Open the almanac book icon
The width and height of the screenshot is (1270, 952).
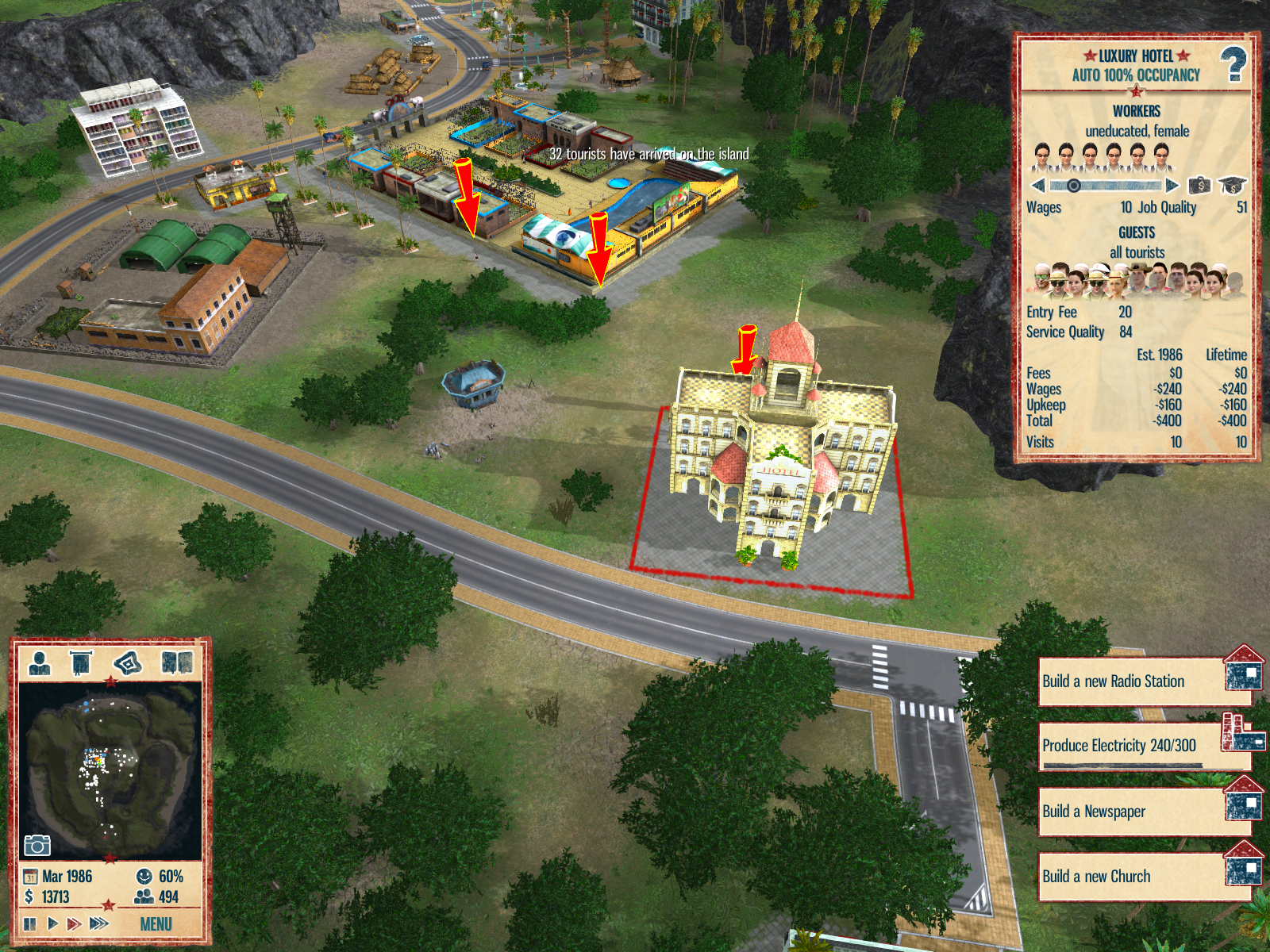coord(176,662)
